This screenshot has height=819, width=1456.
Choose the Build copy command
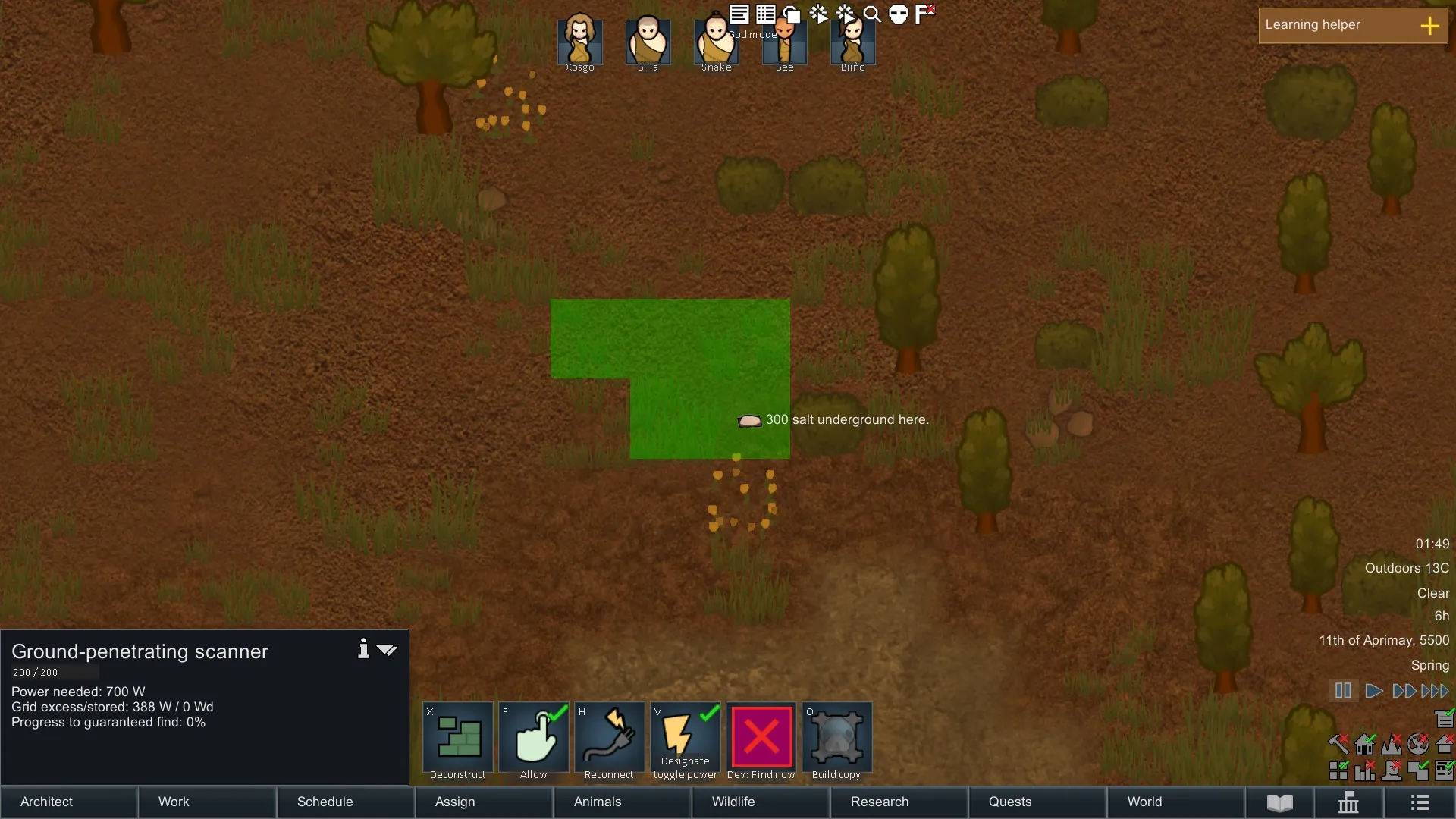tap(837, 738)
